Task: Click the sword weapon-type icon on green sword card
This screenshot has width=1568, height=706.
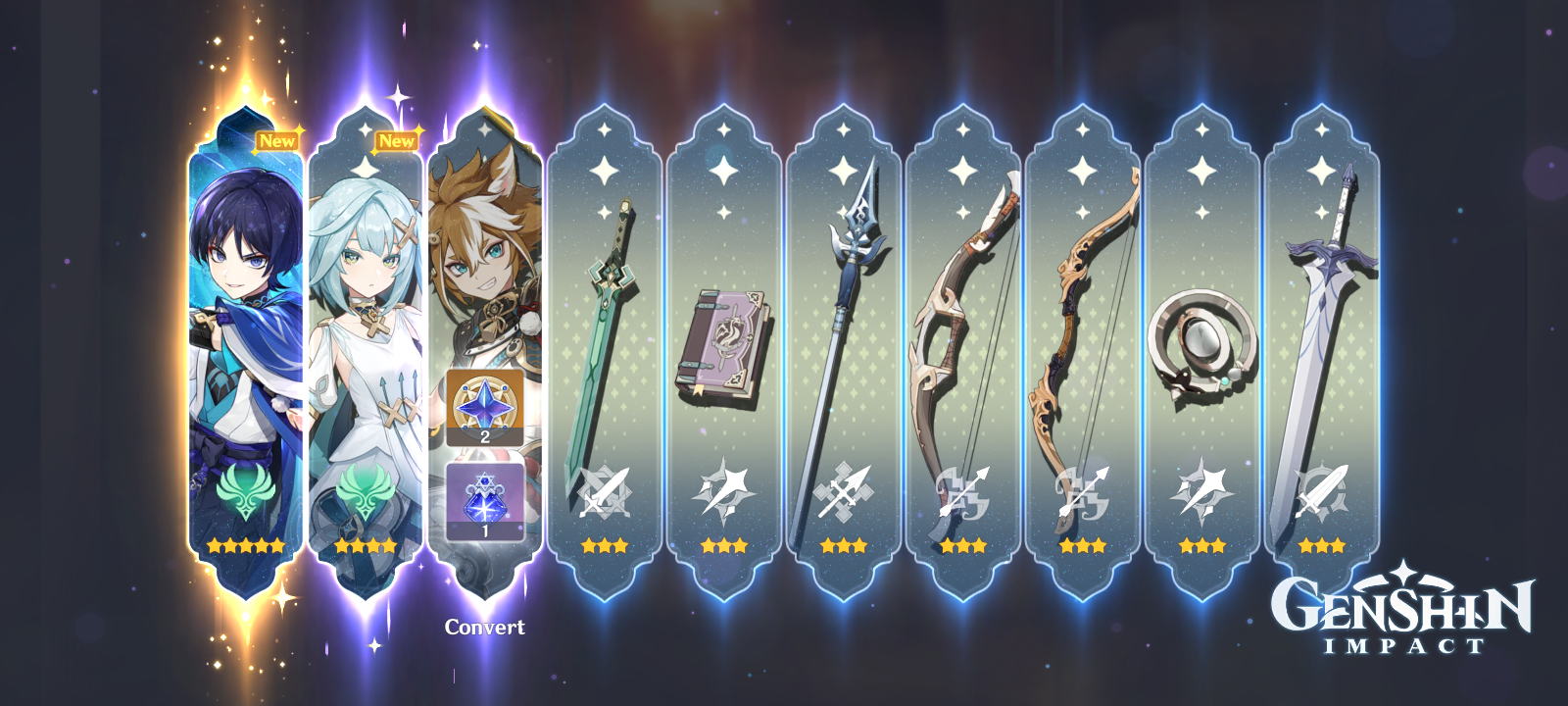Action: tap(603, 490)
